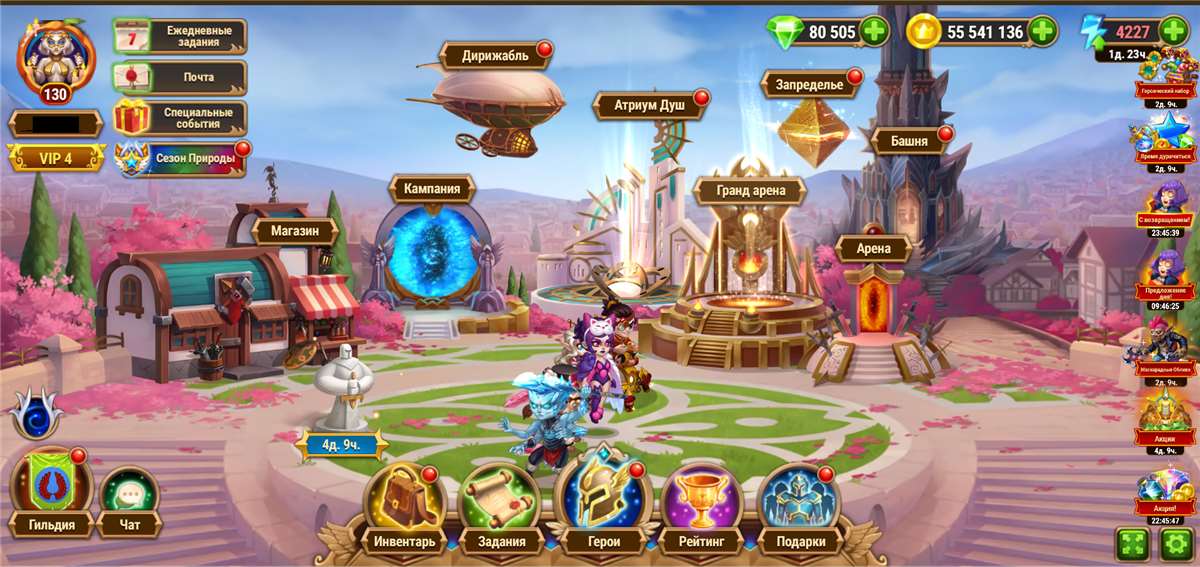Screen dimensions: 1200x567
Task: Go to the Гранд арена
Action: pos(750,190)
